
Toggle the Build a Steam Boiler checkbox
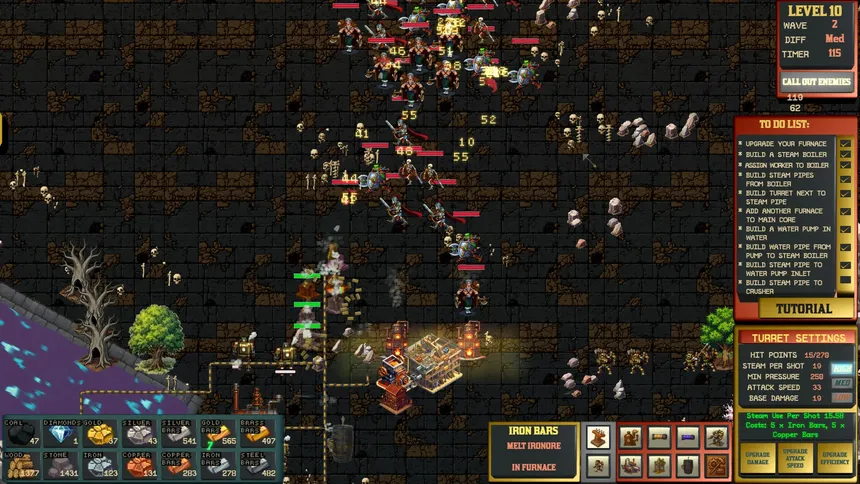click(x=846, y=155)
